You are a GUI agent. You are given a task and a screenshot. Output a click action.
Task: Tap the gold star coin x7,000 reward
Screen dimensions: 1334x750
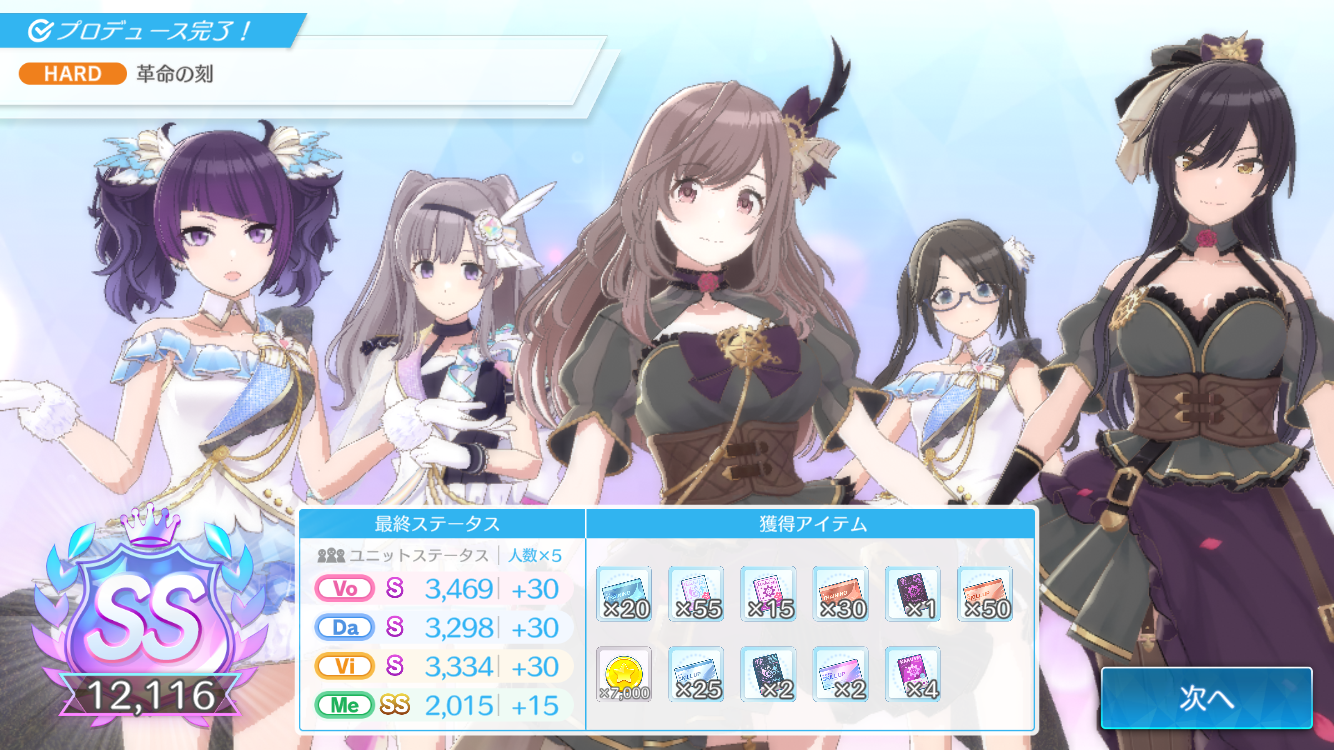[624, 674]
